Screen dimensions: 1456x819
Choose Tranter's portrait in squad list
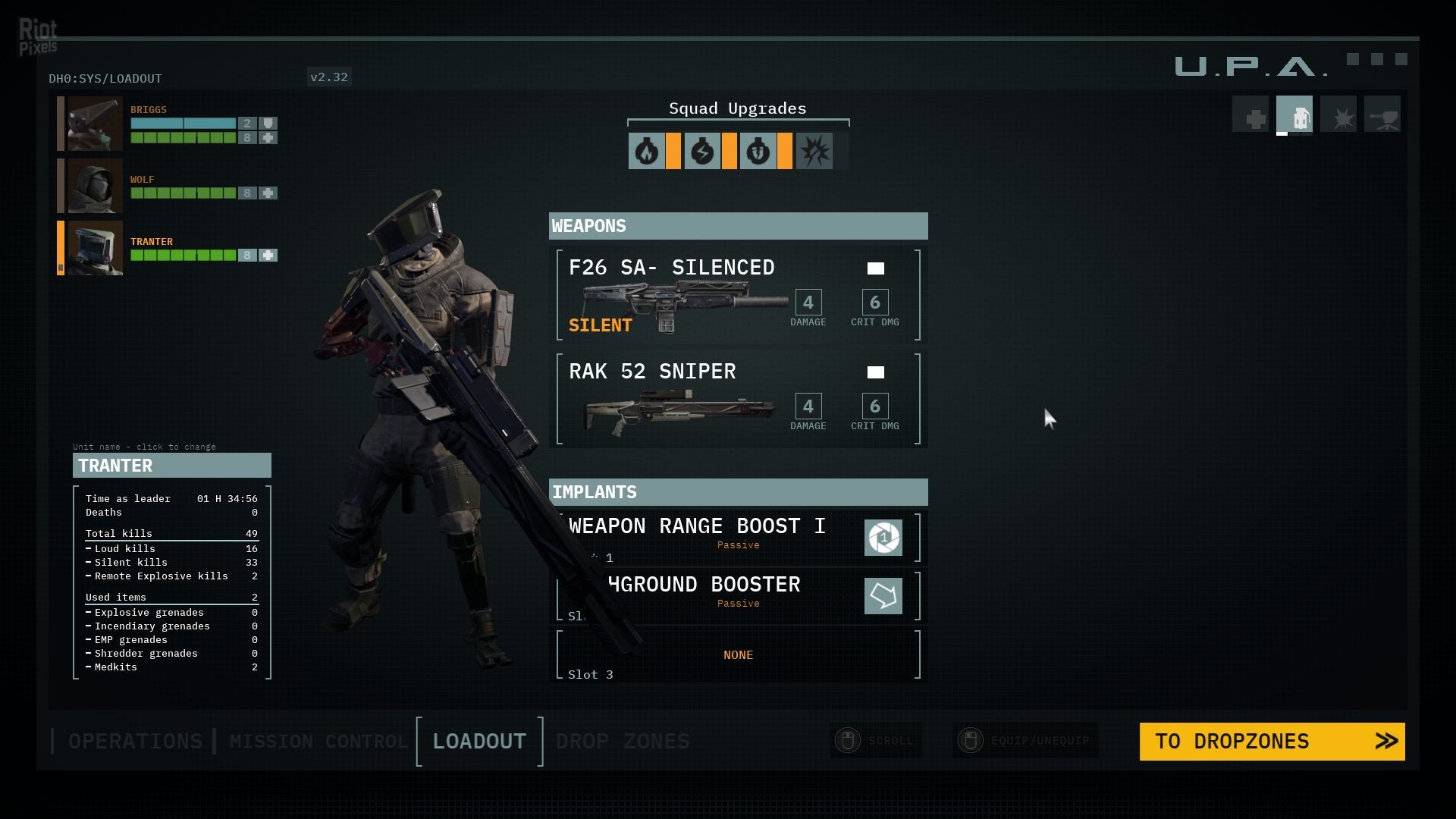click(x=95, y=248)
